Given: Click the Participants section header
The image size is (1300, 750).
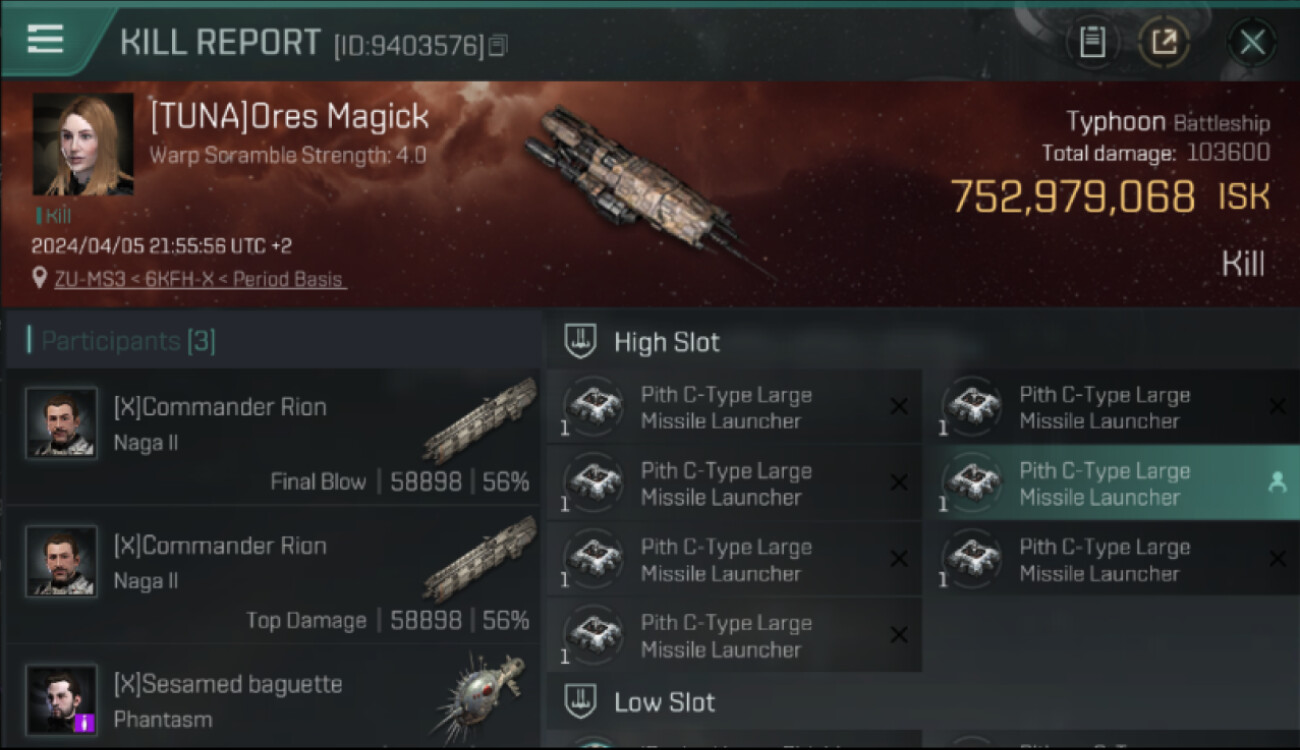Looking at the screenshot, I should (128, 341).
